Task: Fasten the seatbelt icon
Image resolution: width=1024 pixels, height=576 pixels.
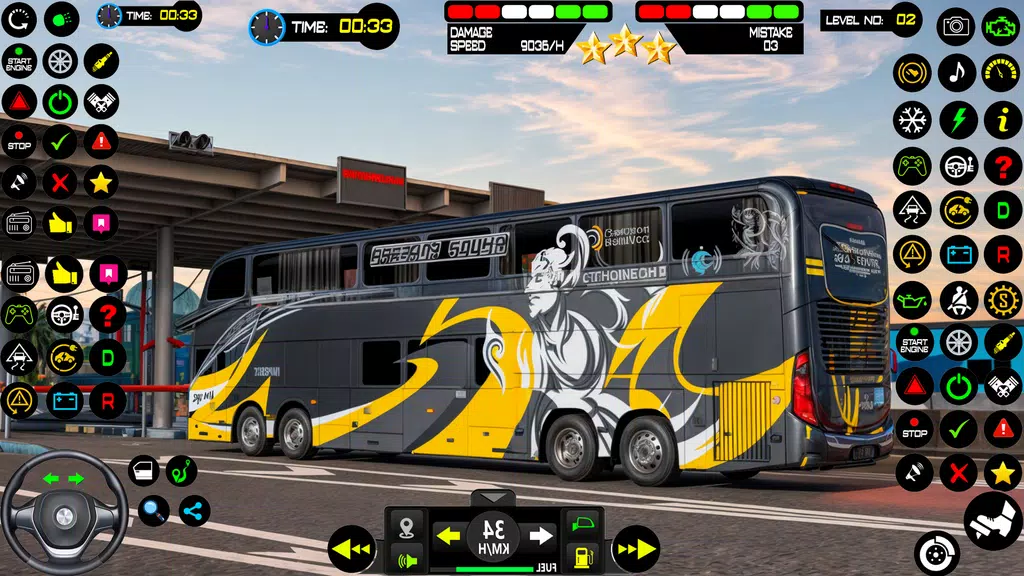Action: tap(957, 298)
